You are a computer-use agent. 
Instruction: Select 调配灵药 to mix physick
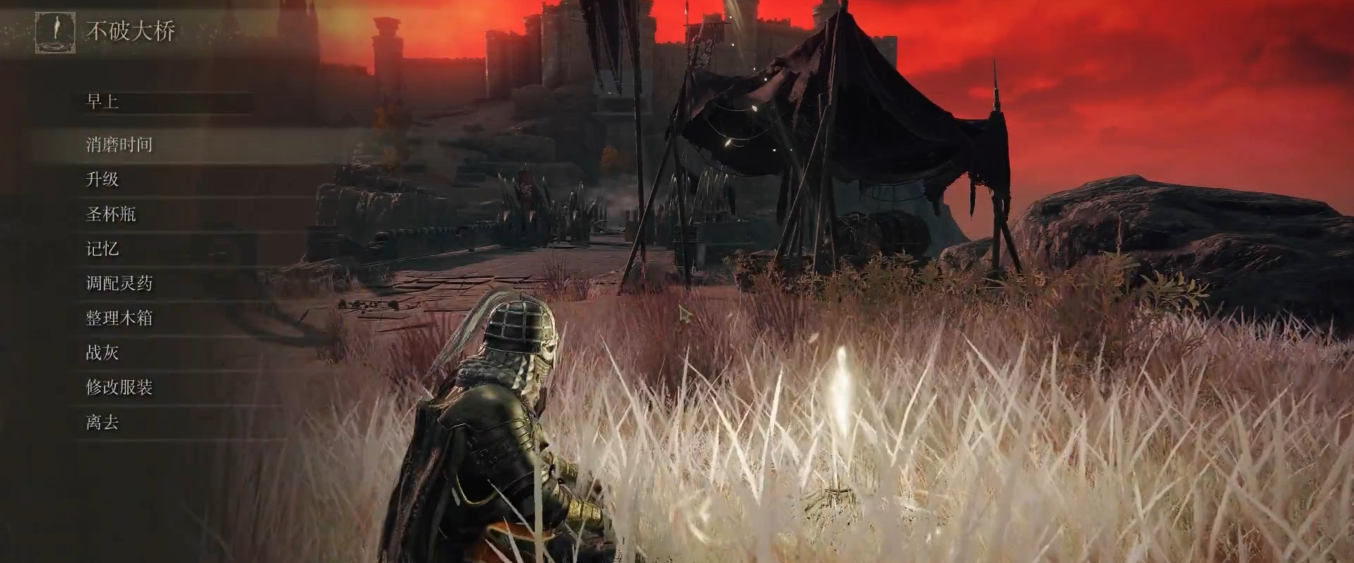(x=119, y=284)
